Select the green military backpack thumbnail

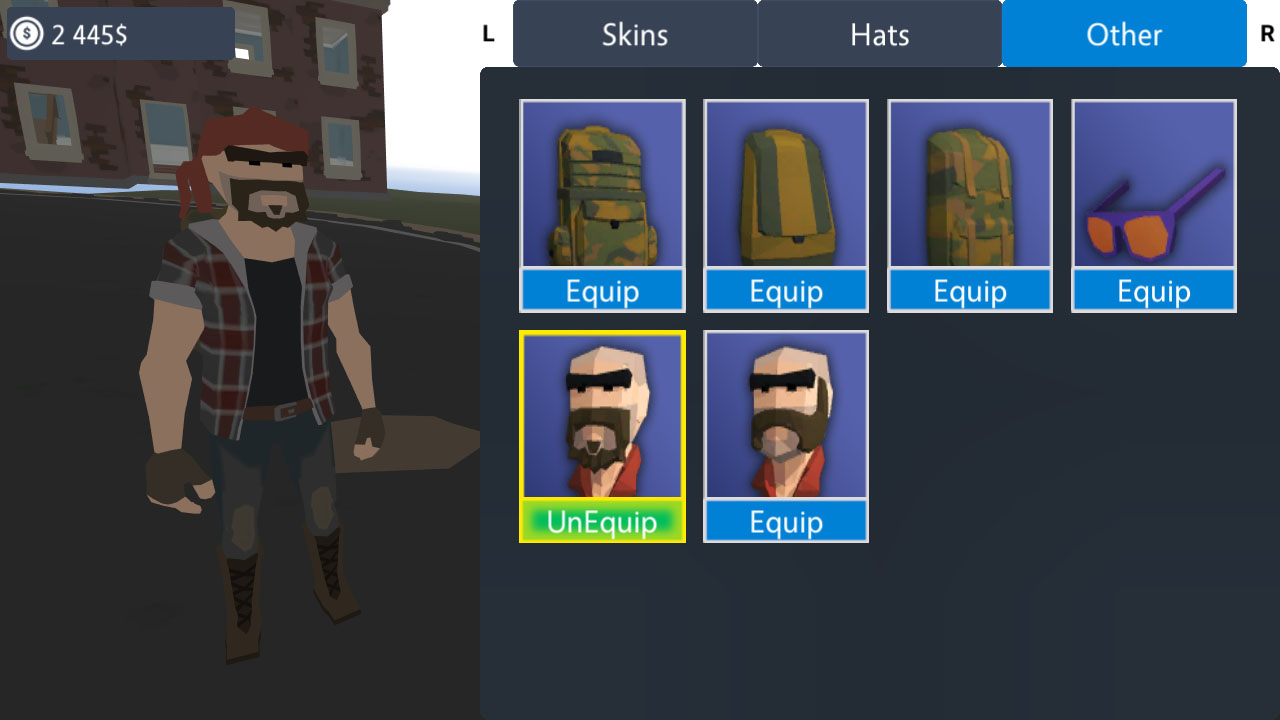pyautogui.click(x=969, y=185)
